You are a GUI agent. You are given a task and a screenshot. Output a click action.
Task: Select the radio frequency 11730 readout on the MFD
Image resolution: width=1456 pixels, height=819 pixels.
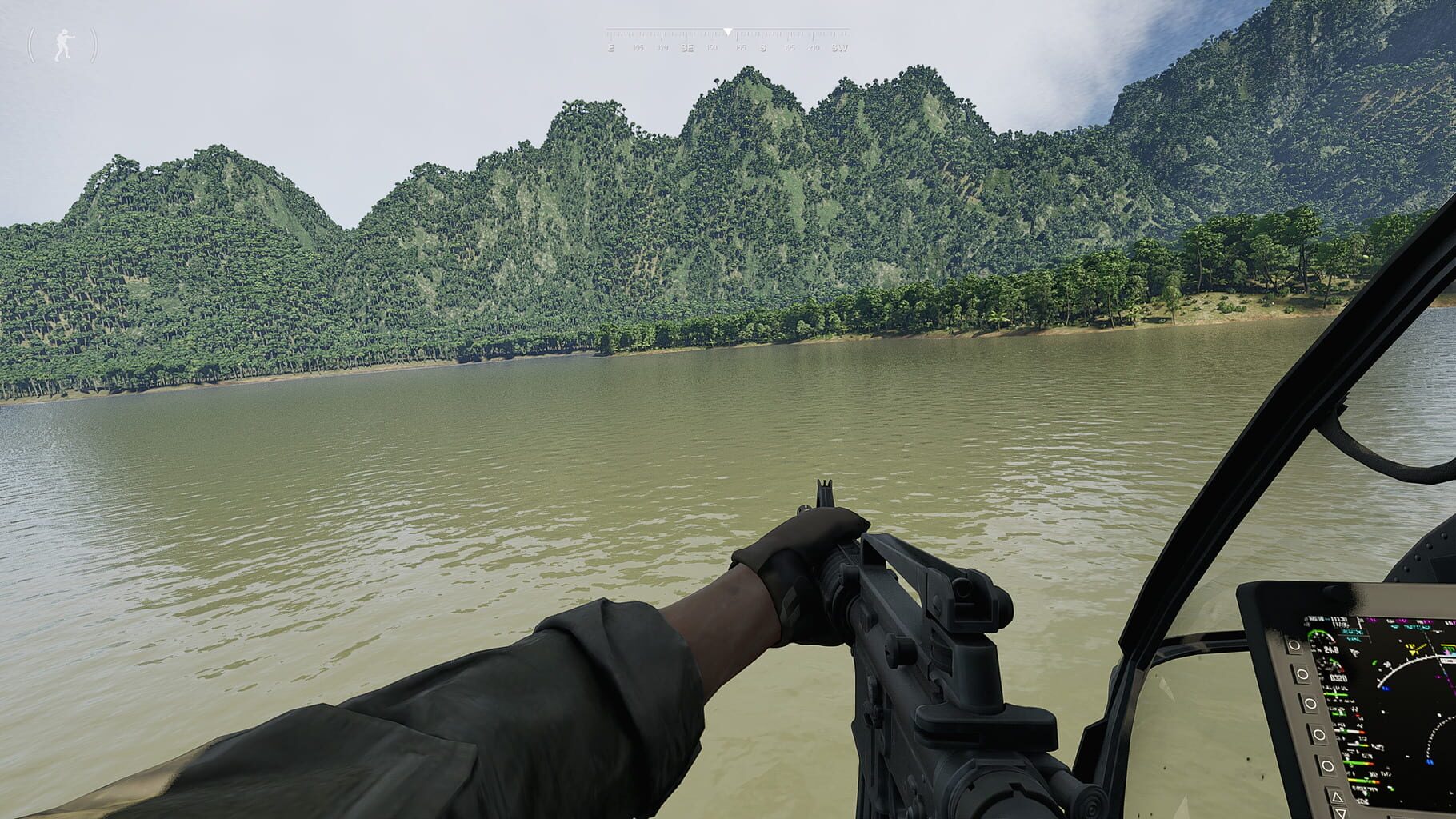click(1338, 618)
